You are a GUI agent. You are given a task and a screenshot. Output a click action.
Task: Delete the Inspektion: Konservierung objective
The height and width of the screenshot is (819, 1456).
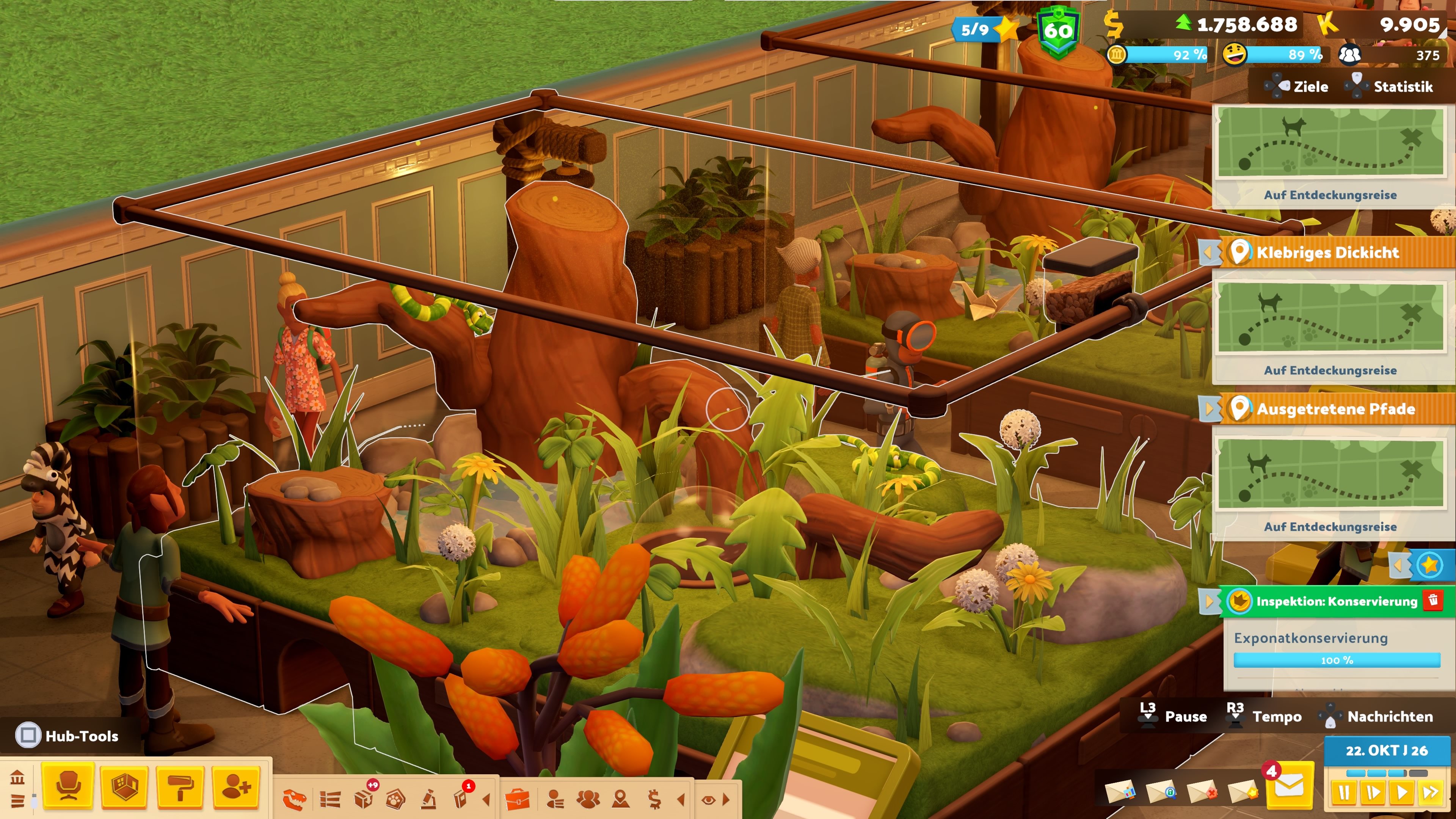[x=1433, y=600]
